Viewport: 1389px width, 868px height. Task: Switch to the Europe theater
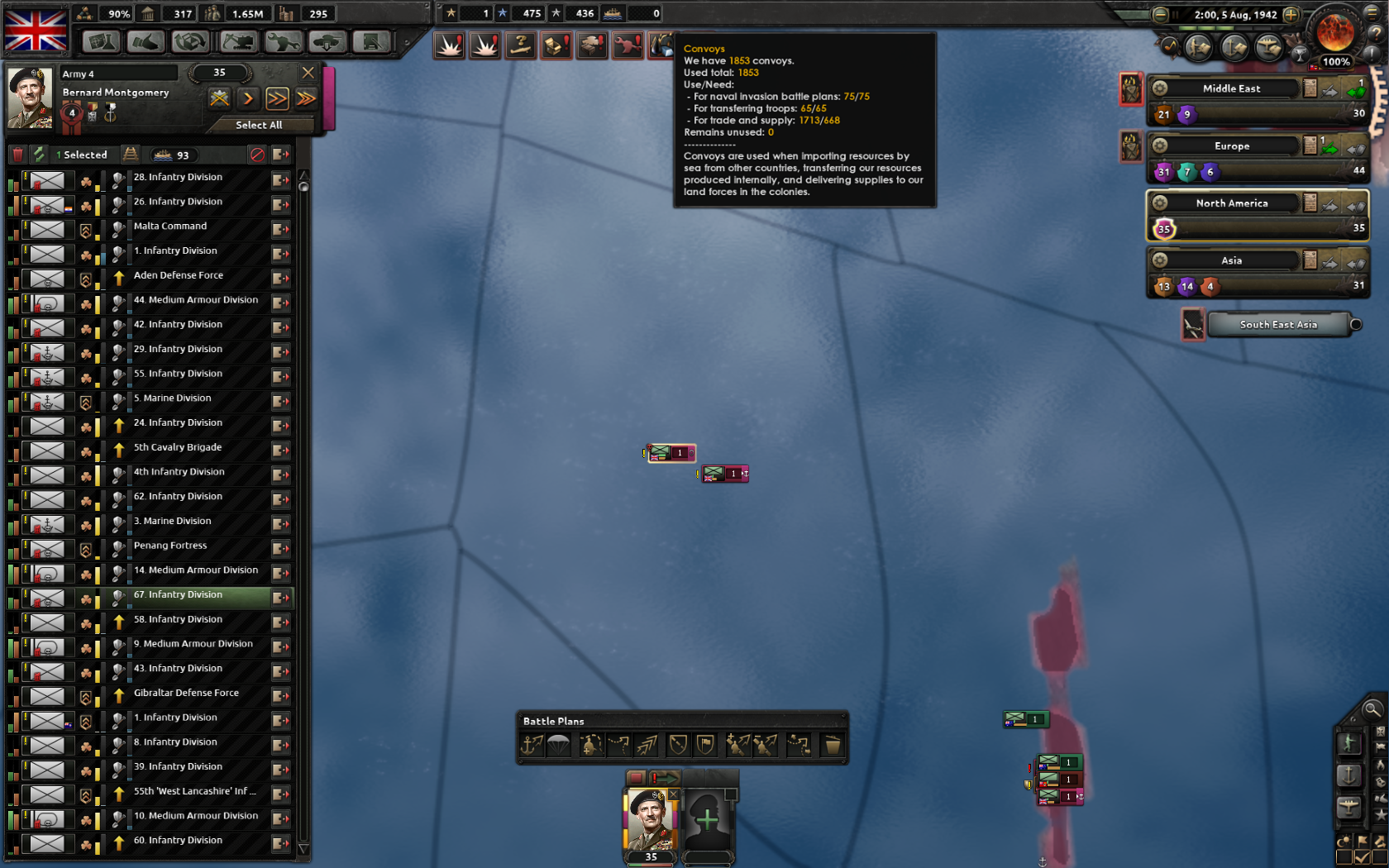(x=1231, y=145)
